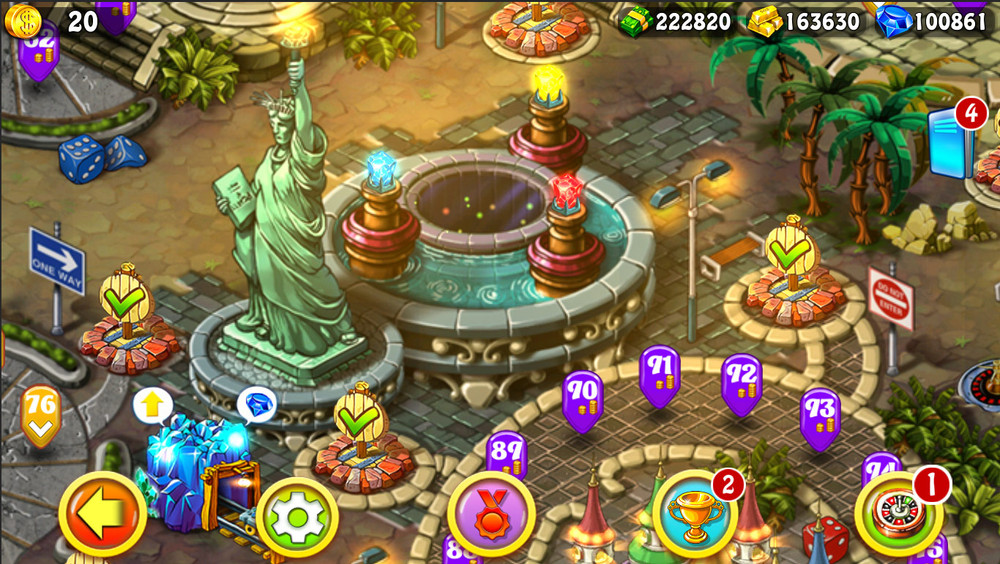1000x564 pixels.
Task: Open the roulette wheel button
Action: tap(898, 513)
